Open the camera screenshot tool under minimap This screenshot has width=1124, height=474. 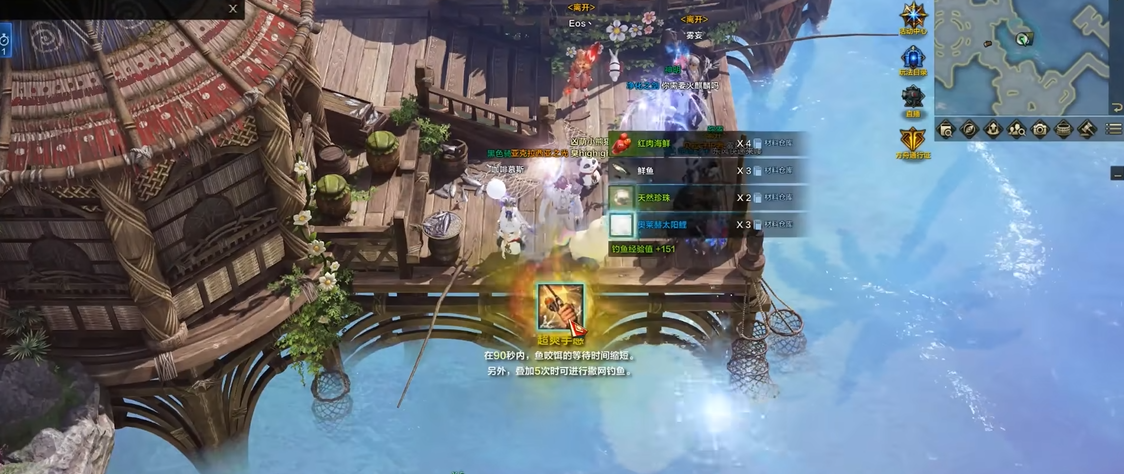tap(1040, 129)
